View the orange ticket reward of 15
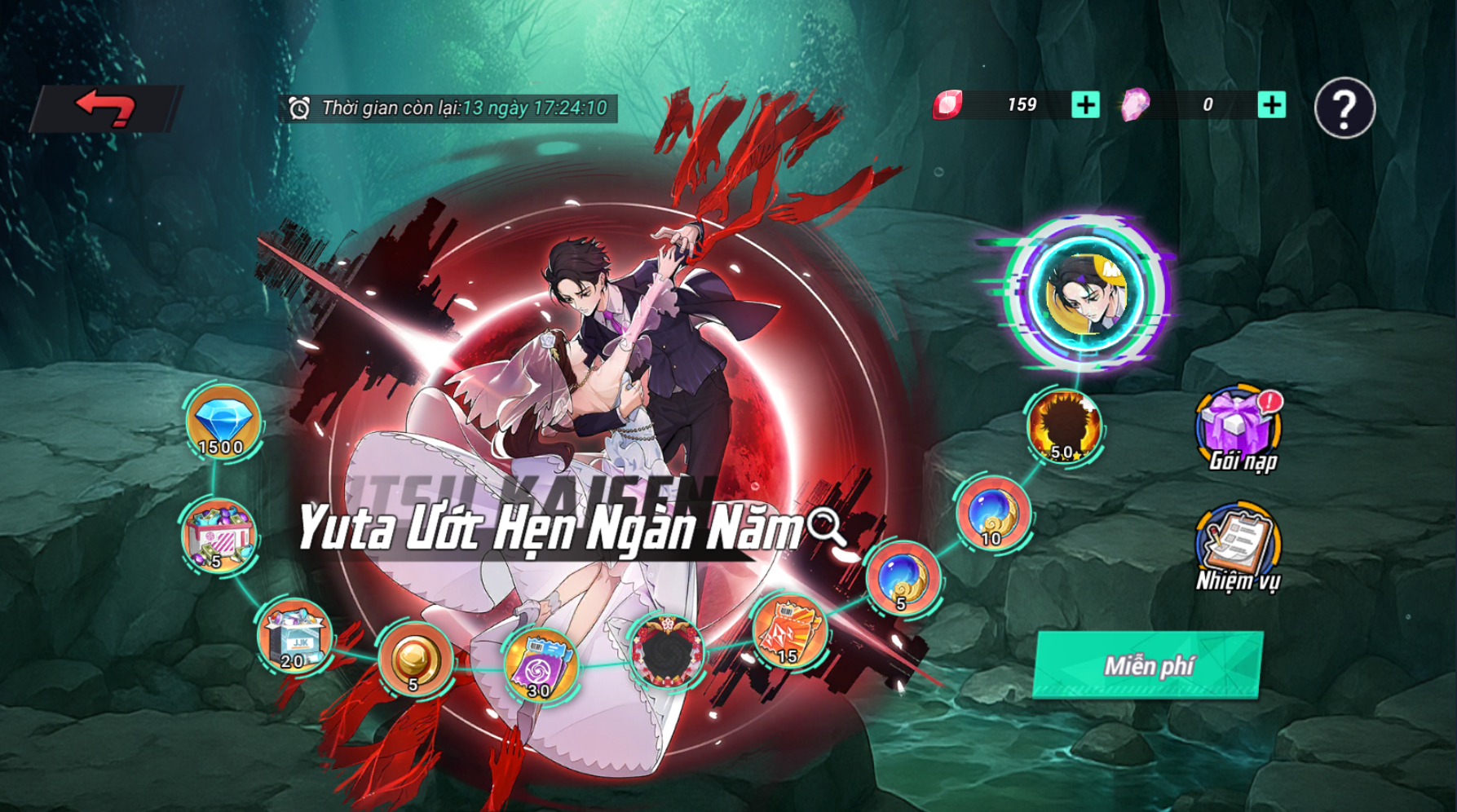The height and width of the screenshot is (812, 1457). 788,631
